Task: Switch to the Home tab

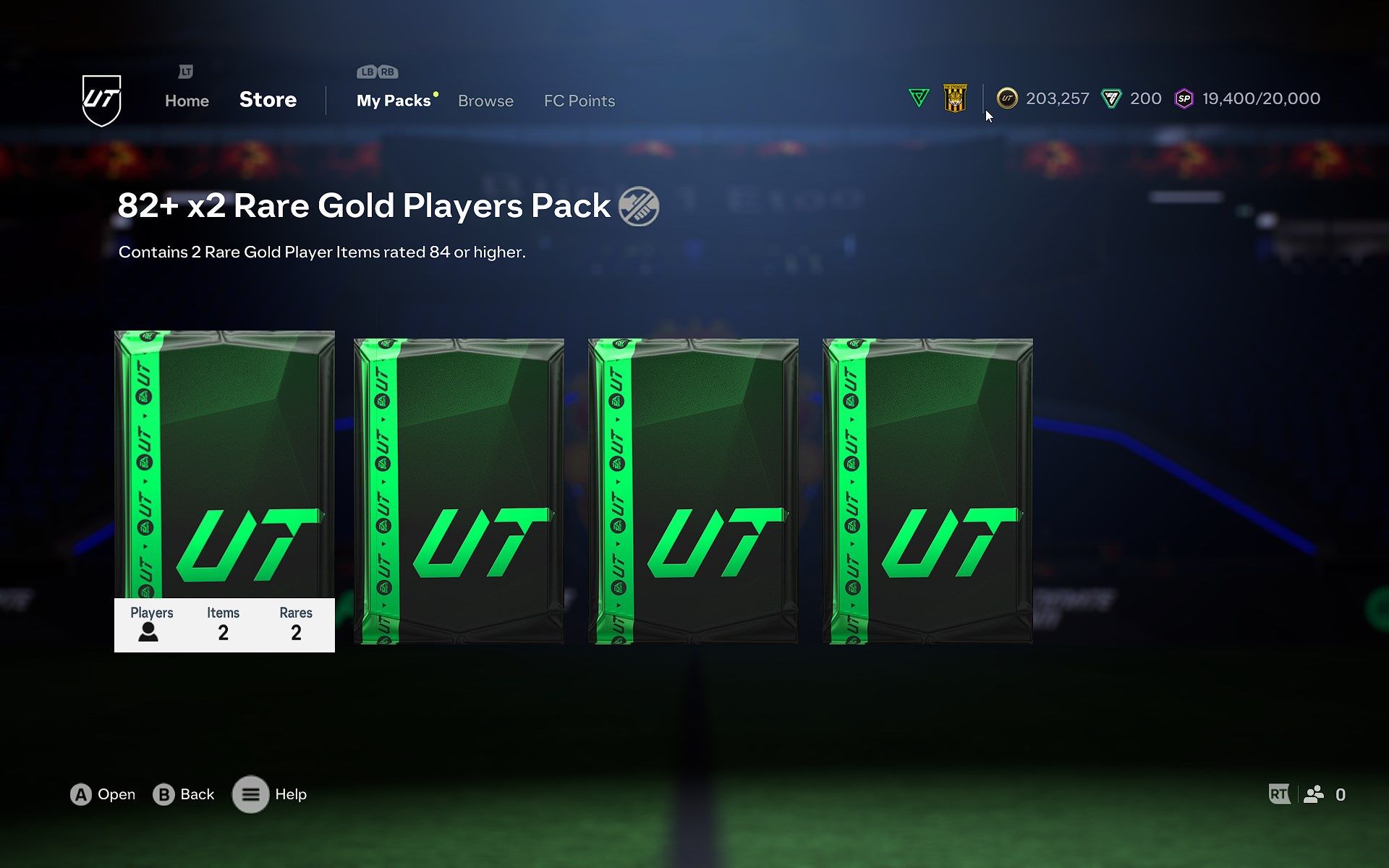Action: tap(186, 101)
